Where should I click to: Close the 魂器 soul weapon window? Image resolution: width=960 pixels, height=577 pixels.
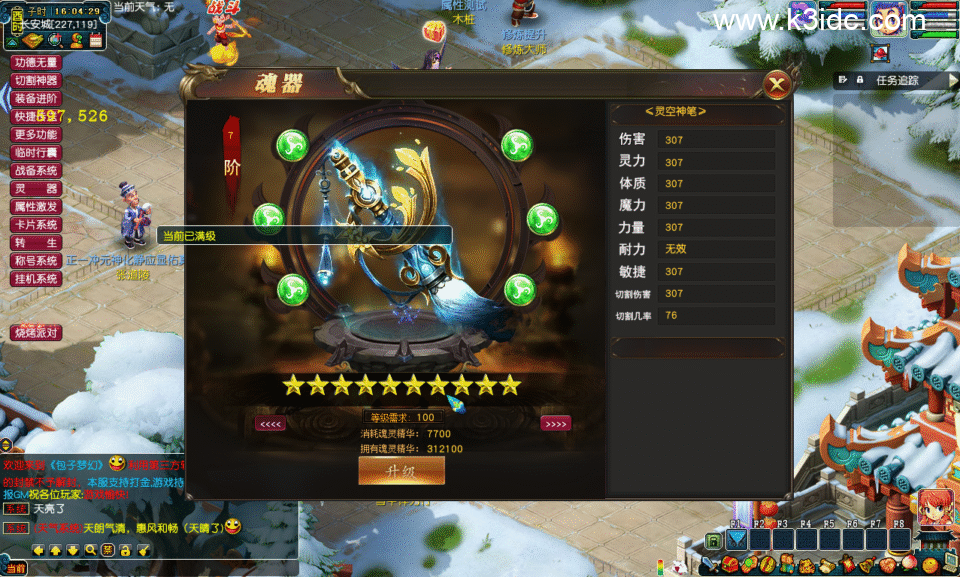[x=775, y=86]
